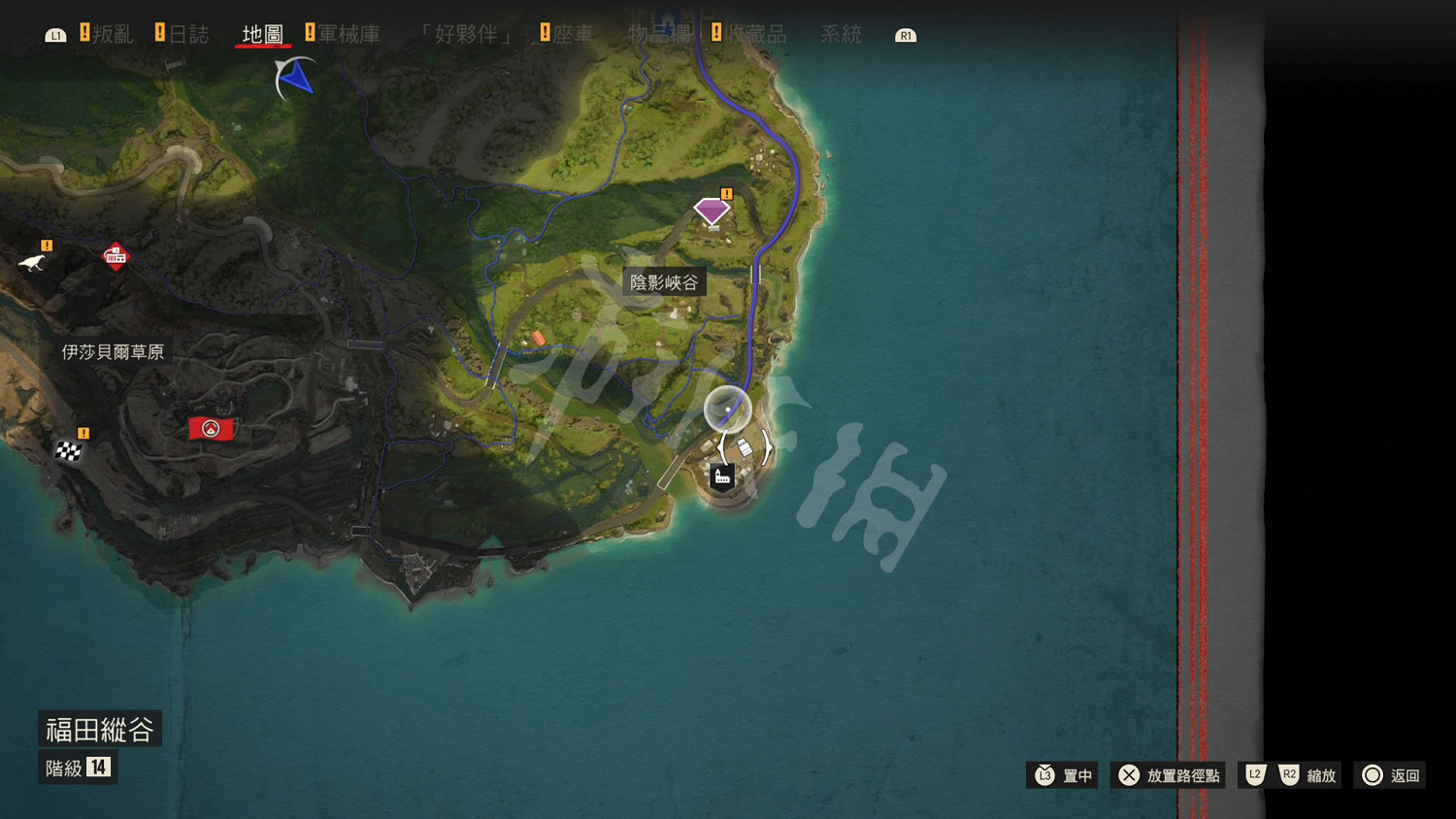
Task: Click the circled waypoint marker on the shoreline
Action: pos(727,409)
